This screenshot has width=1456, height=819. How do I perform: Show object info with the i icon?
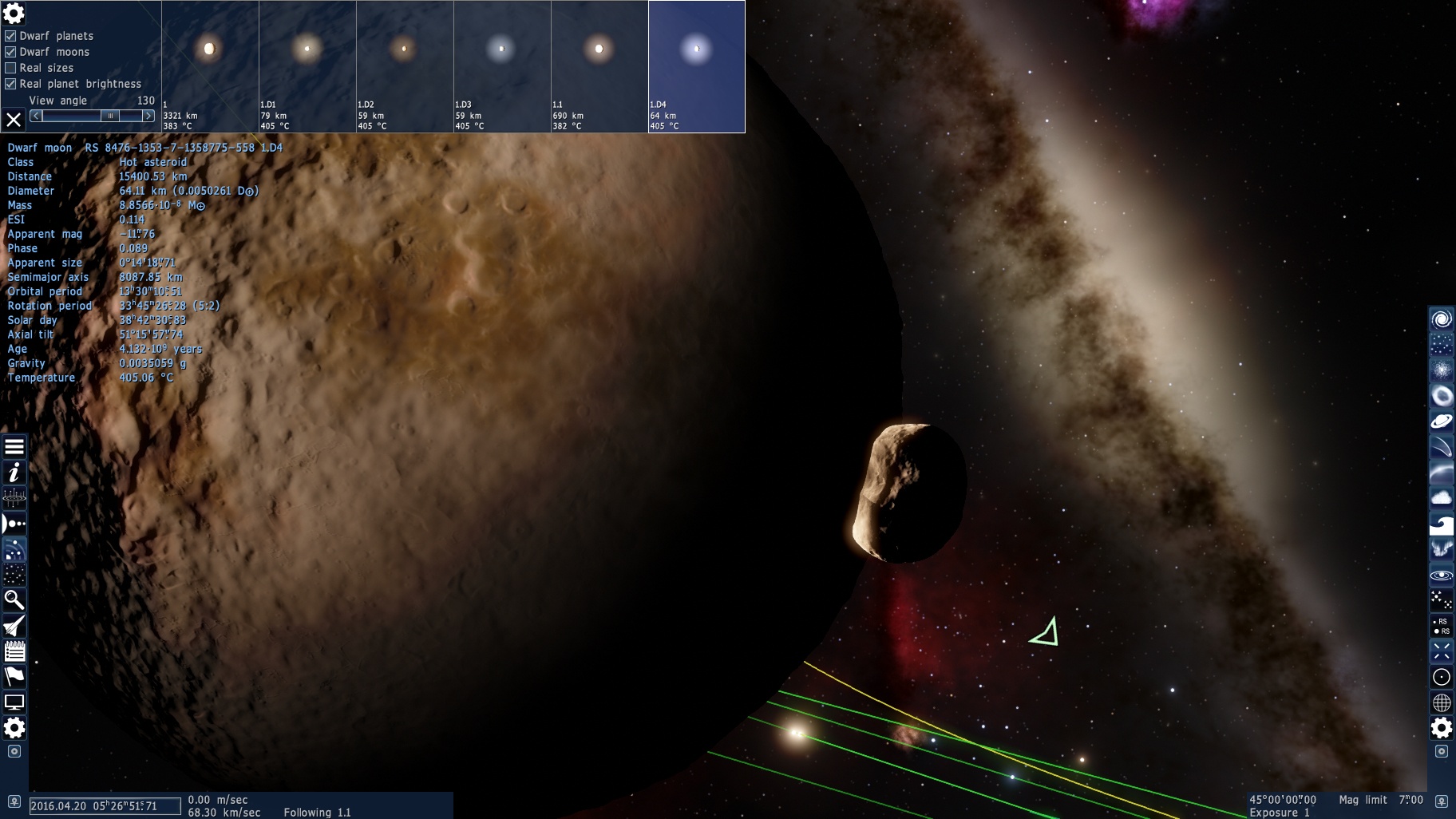(x=14, y=473)
